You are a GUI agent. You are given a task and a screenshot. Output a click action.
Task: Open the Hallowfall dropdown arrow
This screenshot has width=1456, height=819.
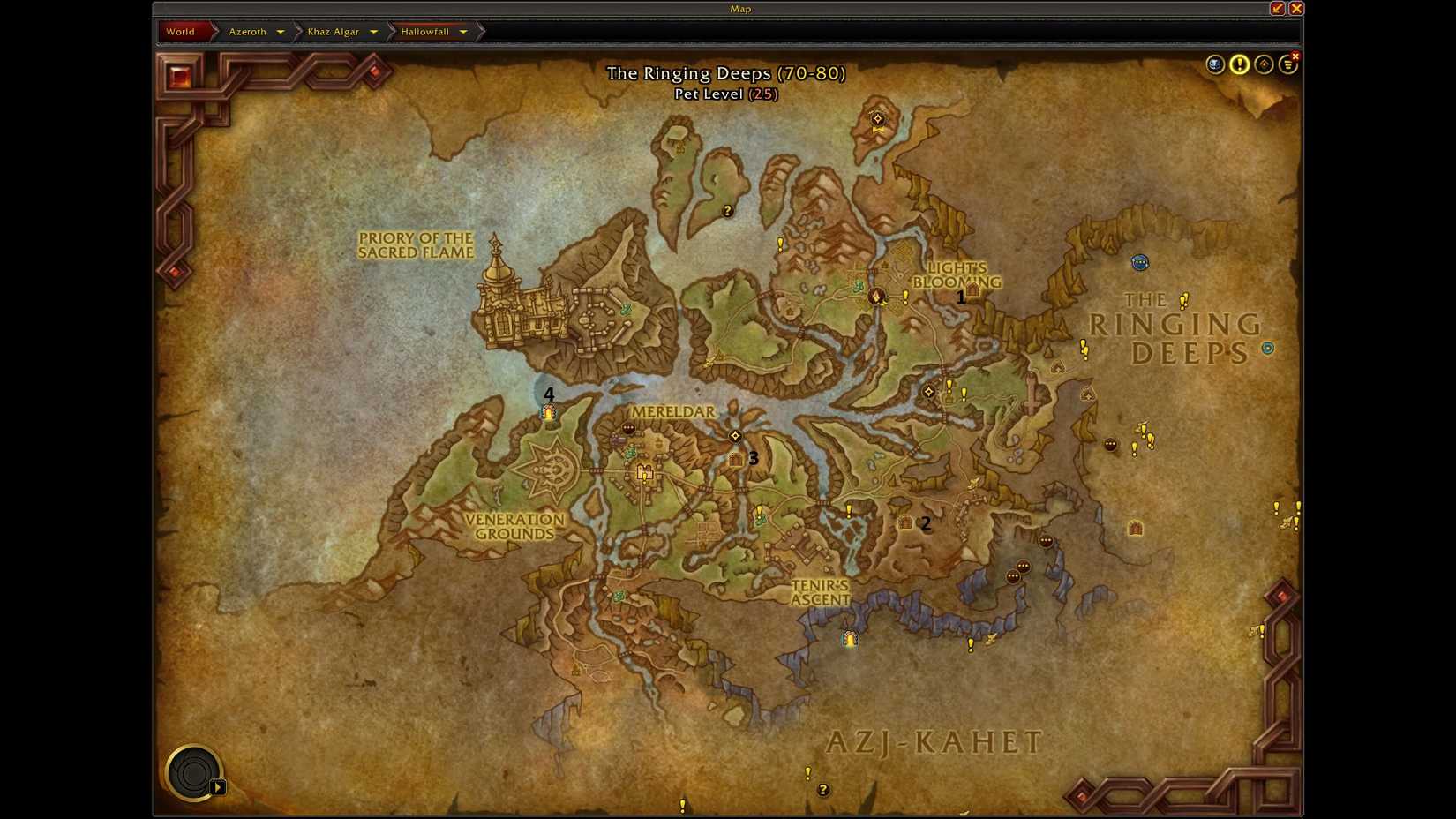pos(462,32)
